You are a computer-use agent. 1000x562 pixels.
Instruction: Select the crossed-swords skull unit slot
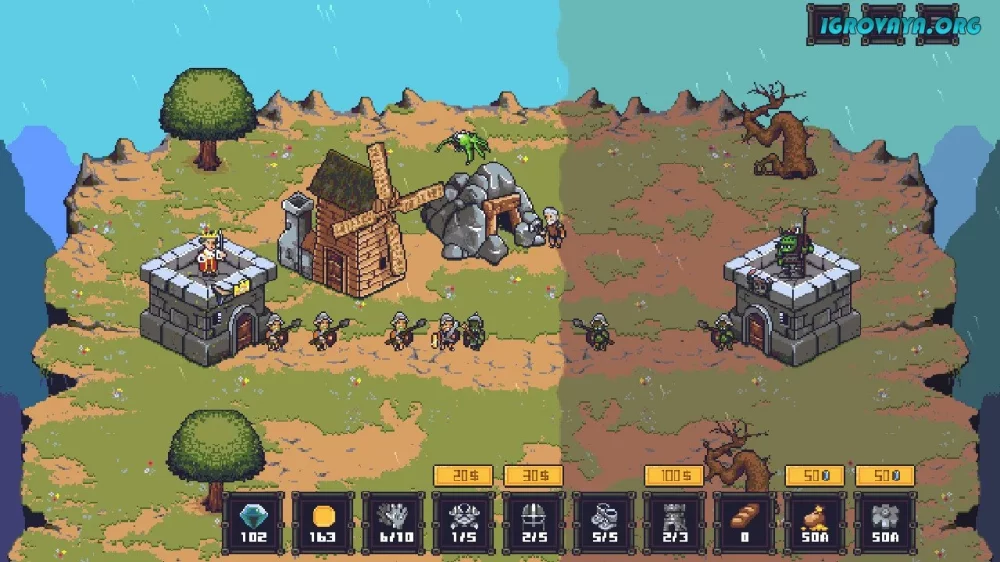[463, 522]
